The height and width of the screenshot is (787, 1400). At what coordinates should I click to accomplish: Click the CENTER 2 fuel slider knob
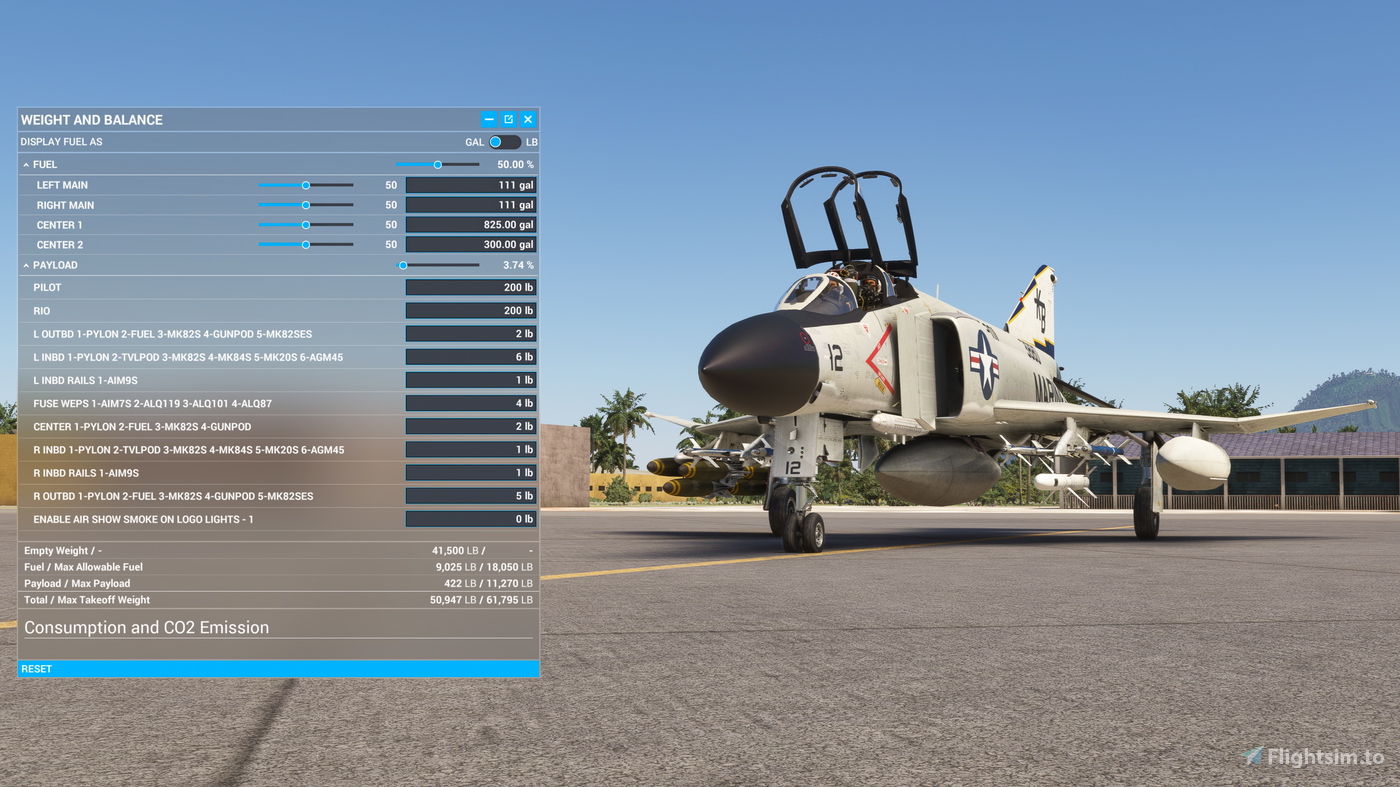[305, 243]
